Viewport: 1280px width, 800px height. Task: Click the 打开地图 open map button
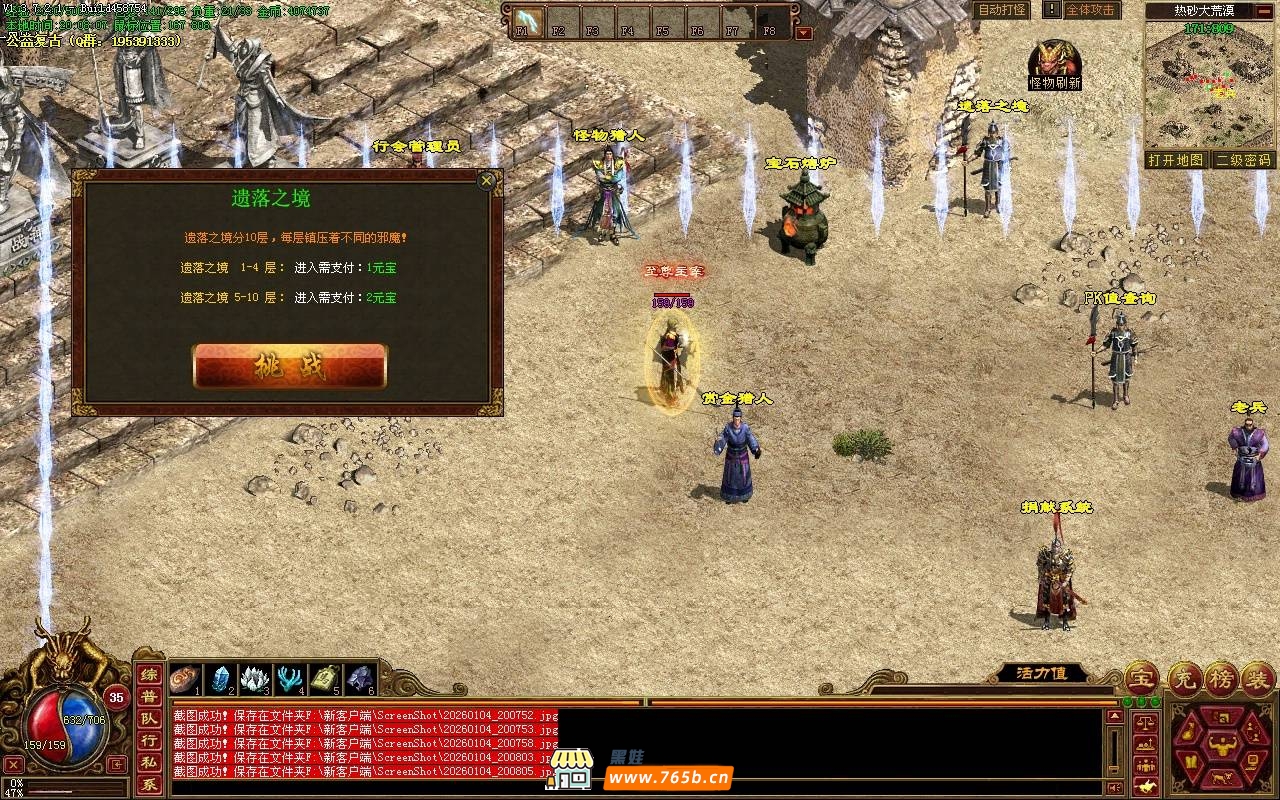tap(1175, 160)
